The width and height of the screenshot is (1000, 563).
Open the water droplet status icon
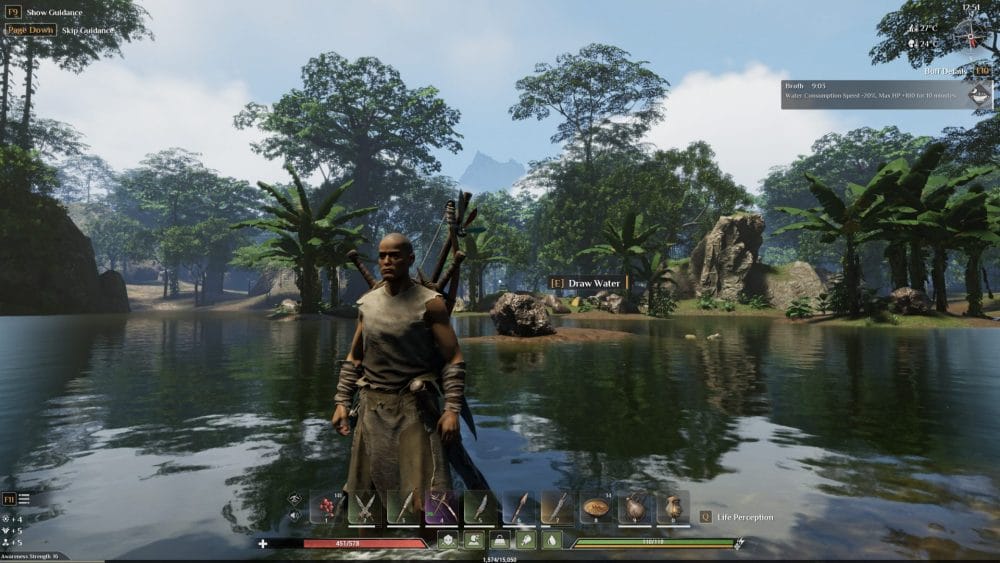point(552,540)
